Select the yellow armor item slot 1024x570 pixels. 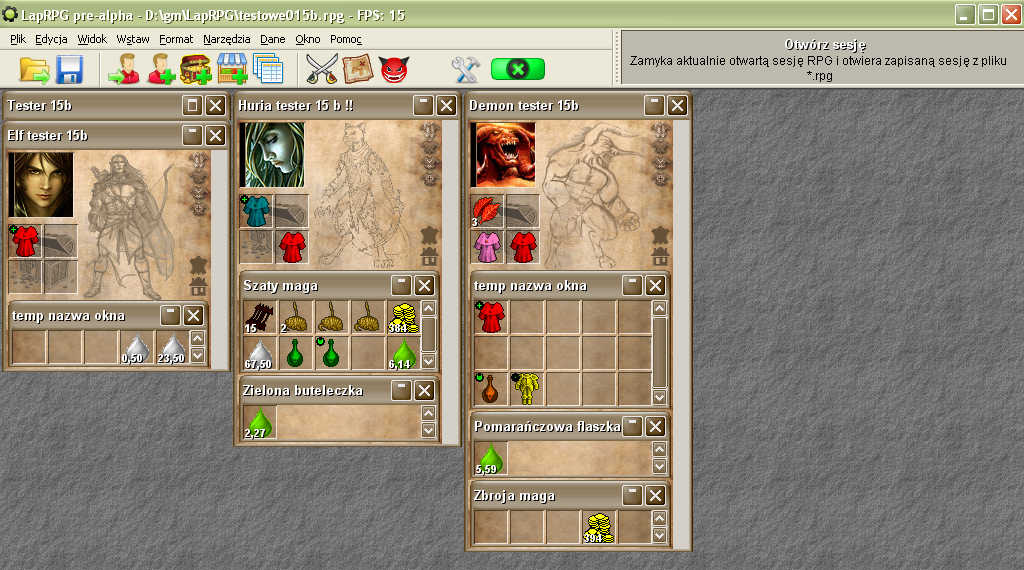pos(526,388)
